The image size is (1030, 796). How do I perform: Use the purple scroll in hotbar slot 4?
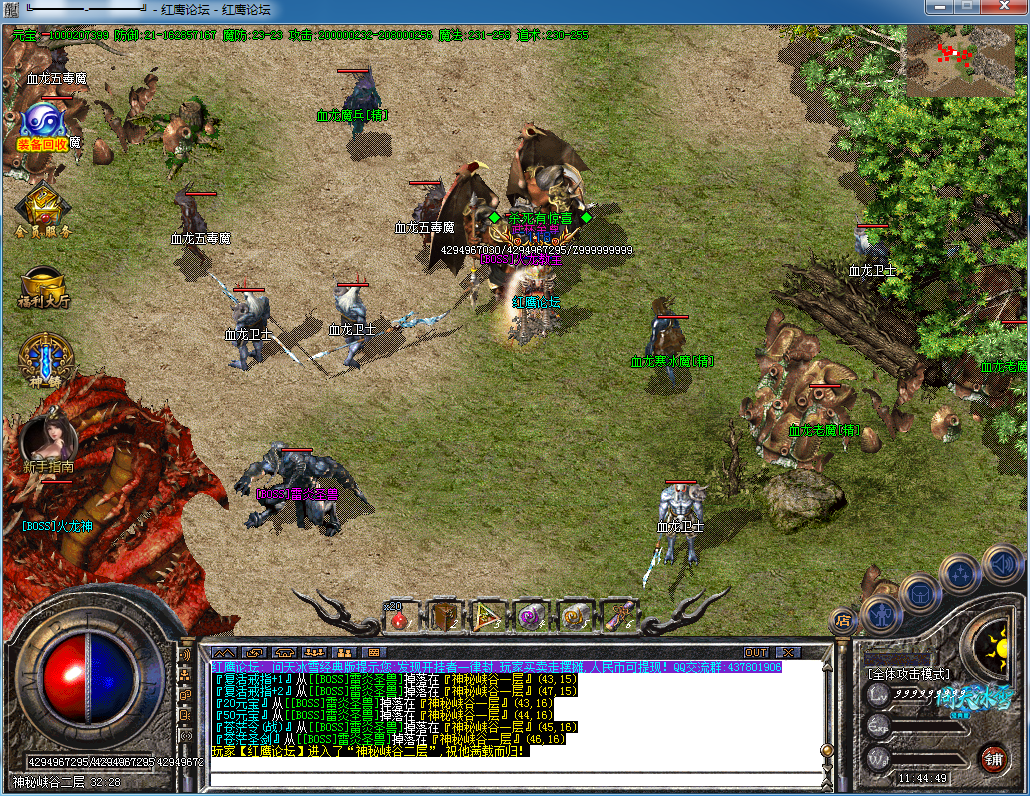pyautogui.click(x=531, y=615)
